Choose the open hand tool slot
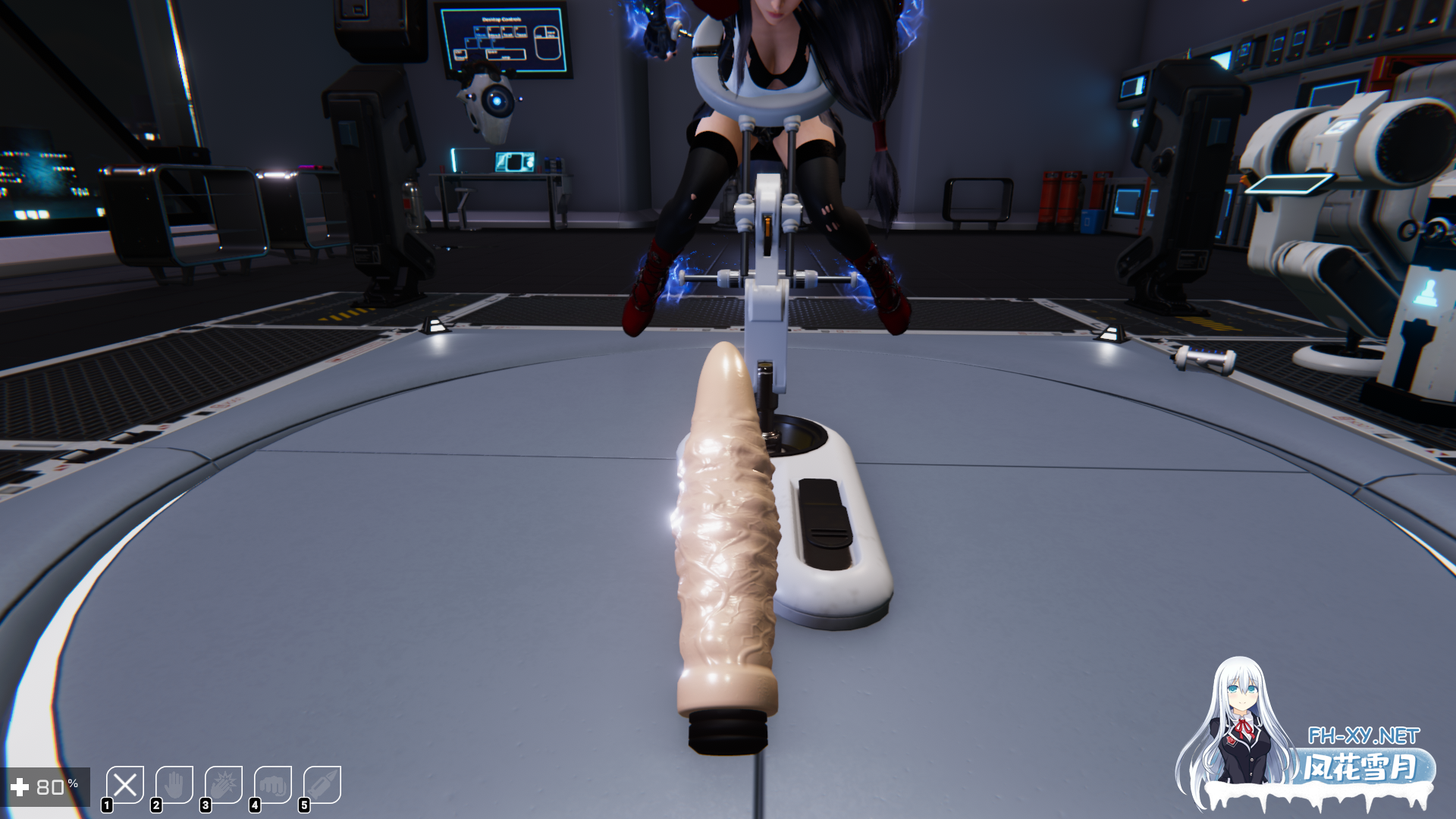Image resolution: width=1456 pixels, height=819 pixels. point(174,785)
